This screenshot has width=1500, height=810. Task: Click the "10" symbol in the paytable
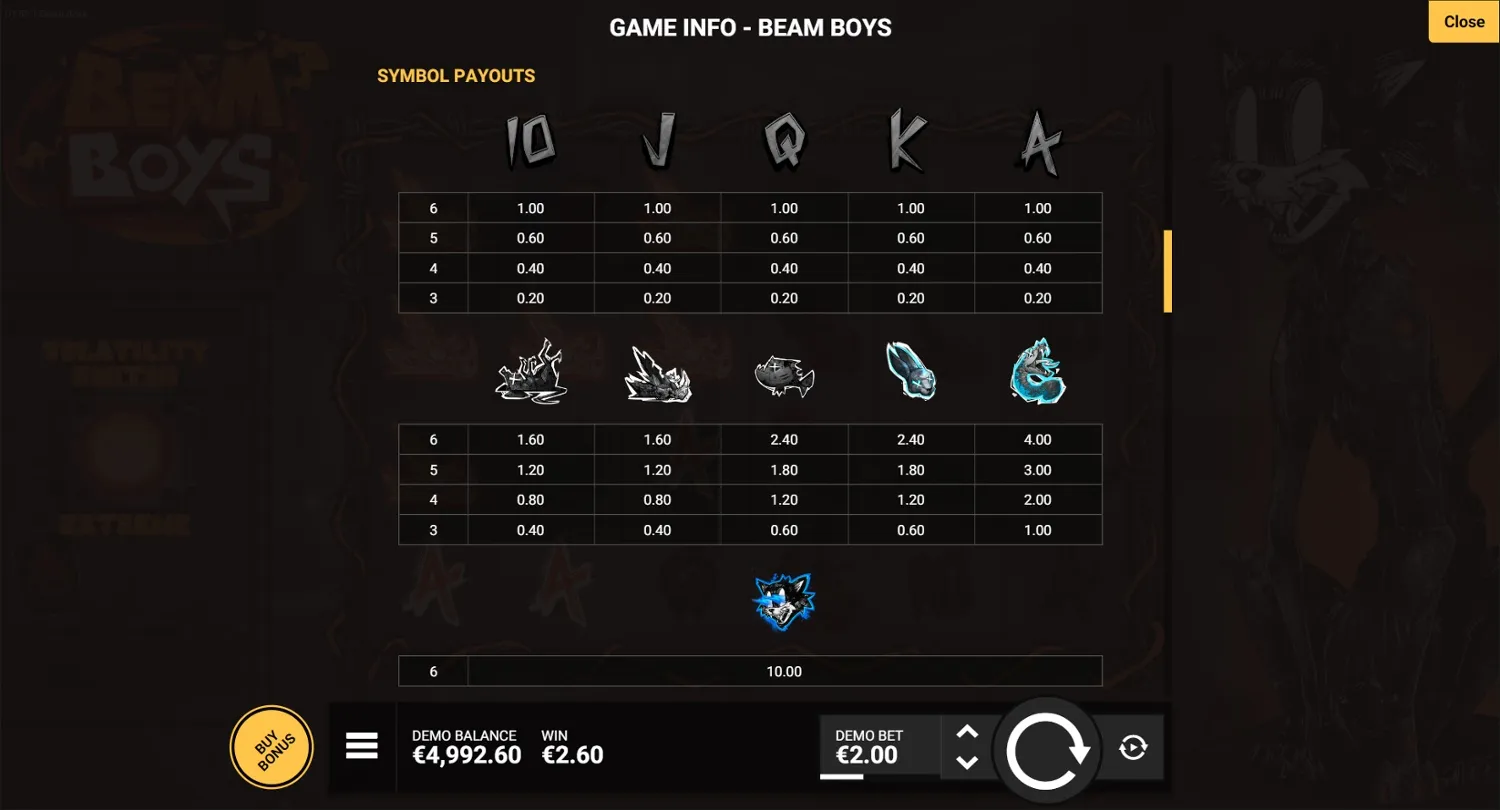click(531, 140)
